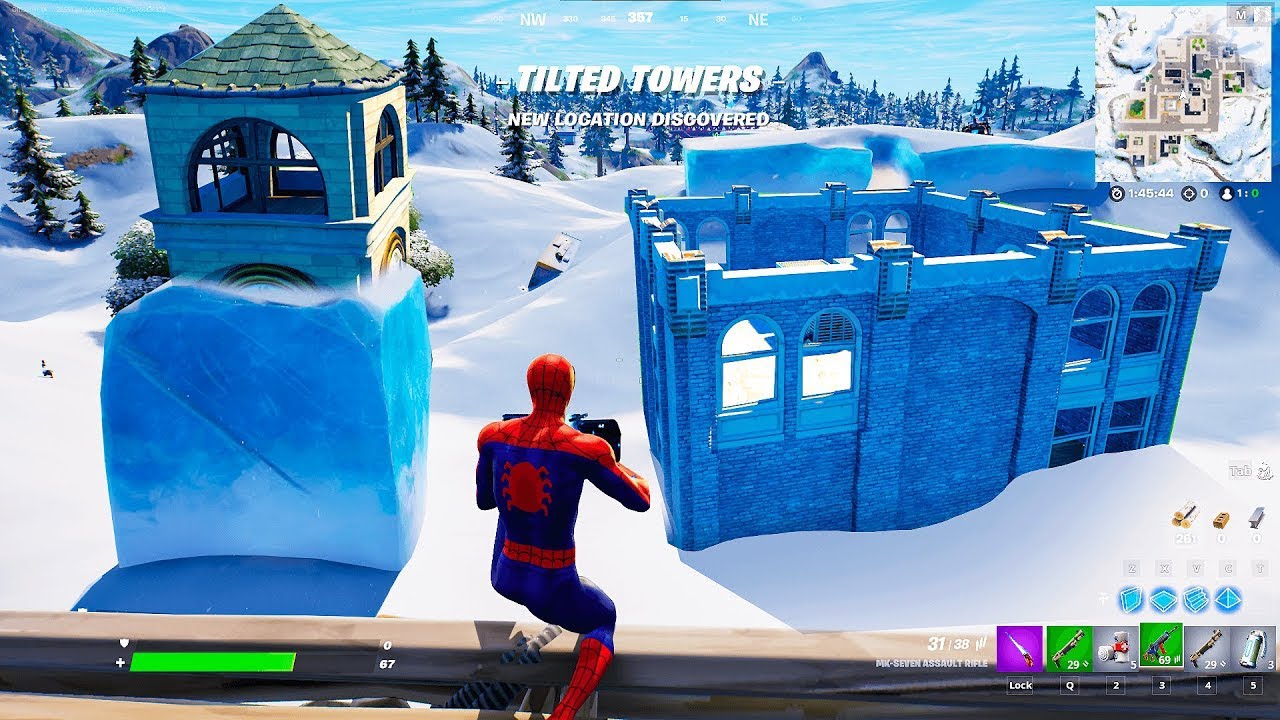Equip the green-rarity shotgun slot
Viewport: 1280px width, 720px height.
click(1069, 649)
